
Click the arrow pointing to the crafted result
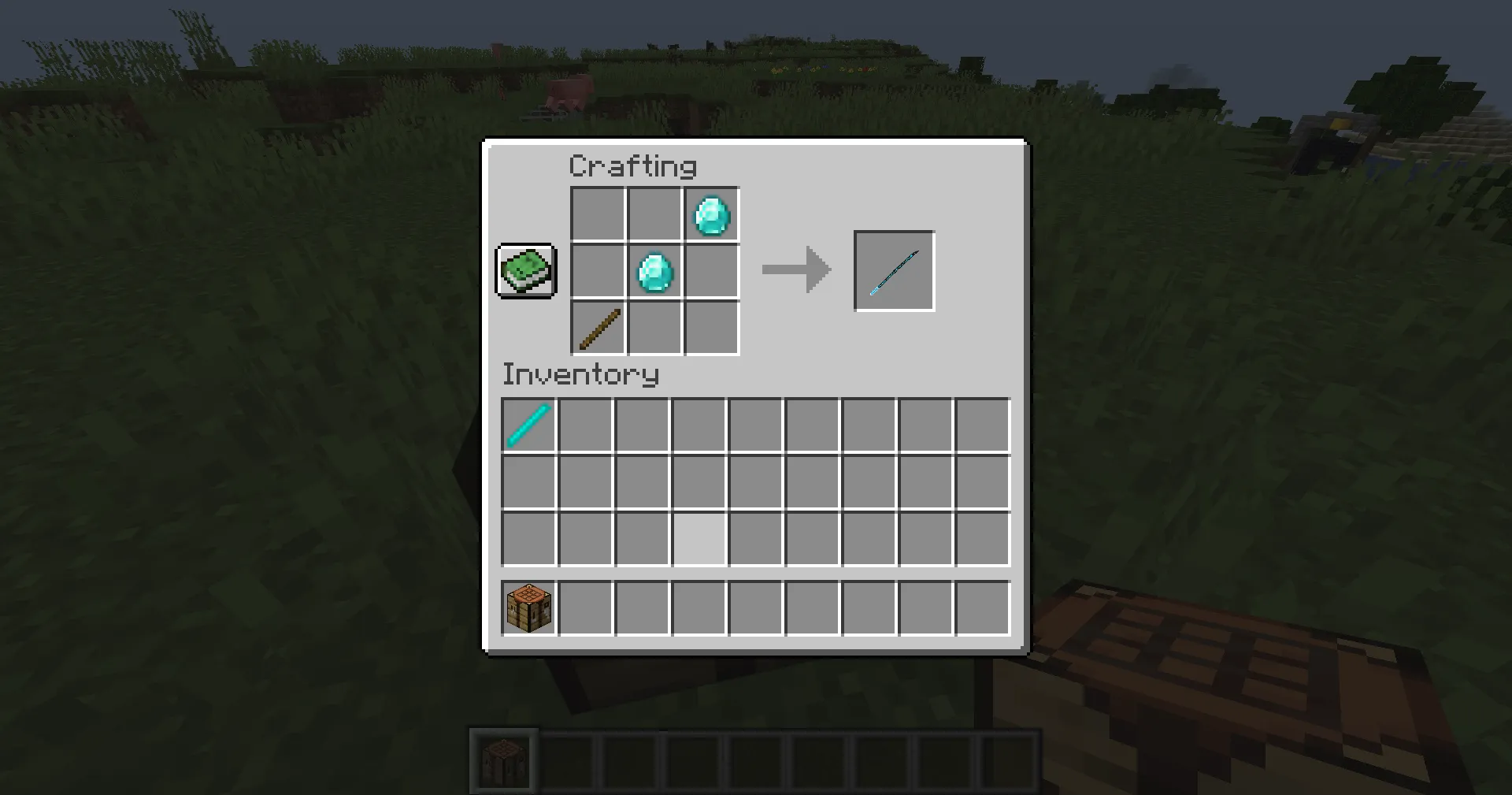click(x=795, y=270)
